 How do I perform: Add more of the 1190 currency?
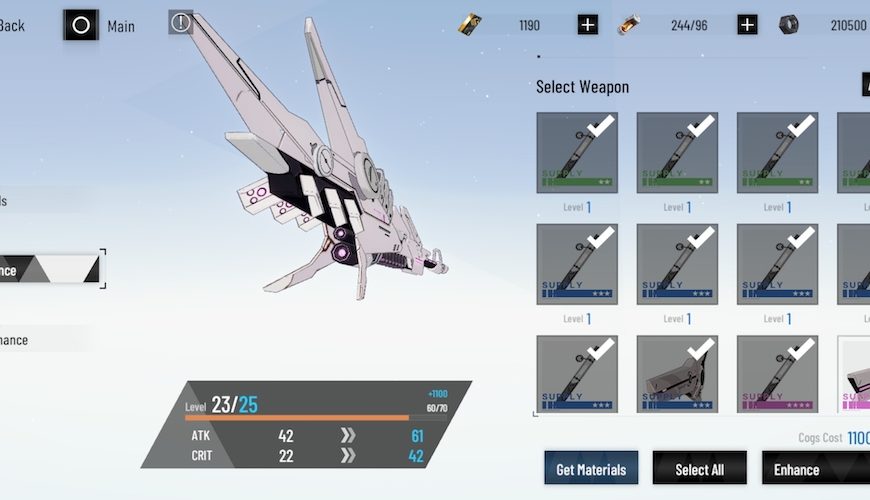click(x=588, y=25)
